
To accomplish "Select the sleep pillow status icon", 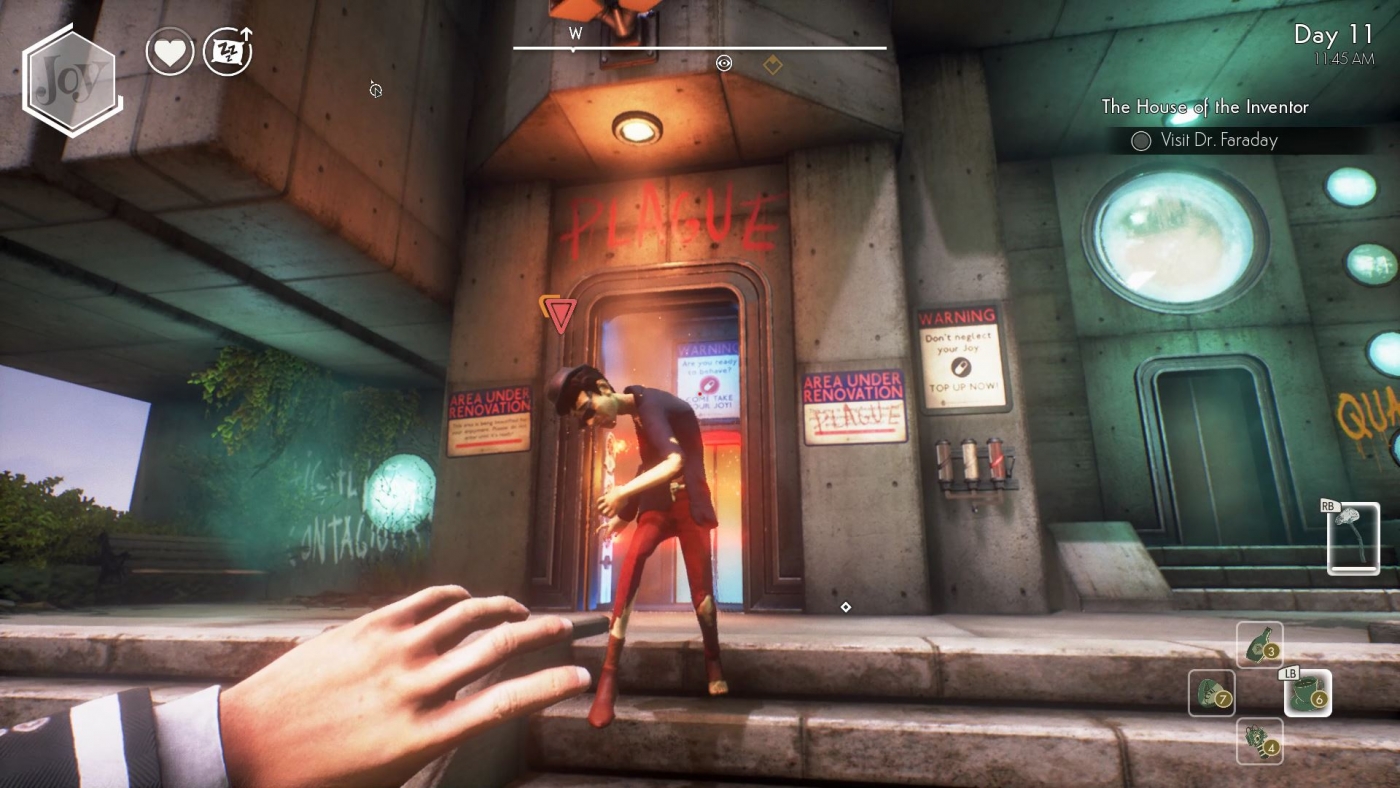I will click(228, 51).
